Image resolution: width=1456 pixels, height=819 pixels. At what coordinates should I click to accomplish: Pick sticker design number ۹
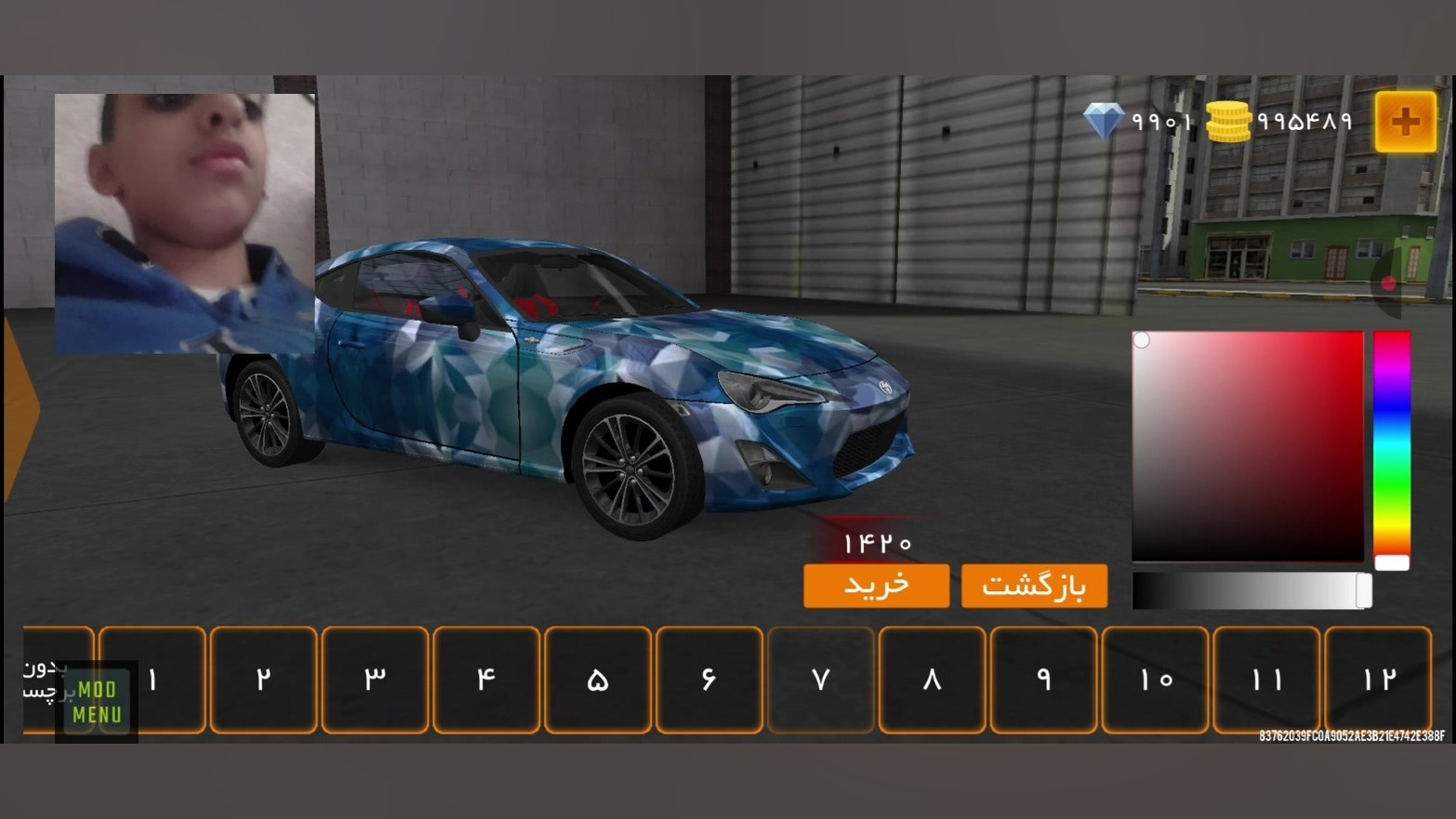pos(1043,680)
